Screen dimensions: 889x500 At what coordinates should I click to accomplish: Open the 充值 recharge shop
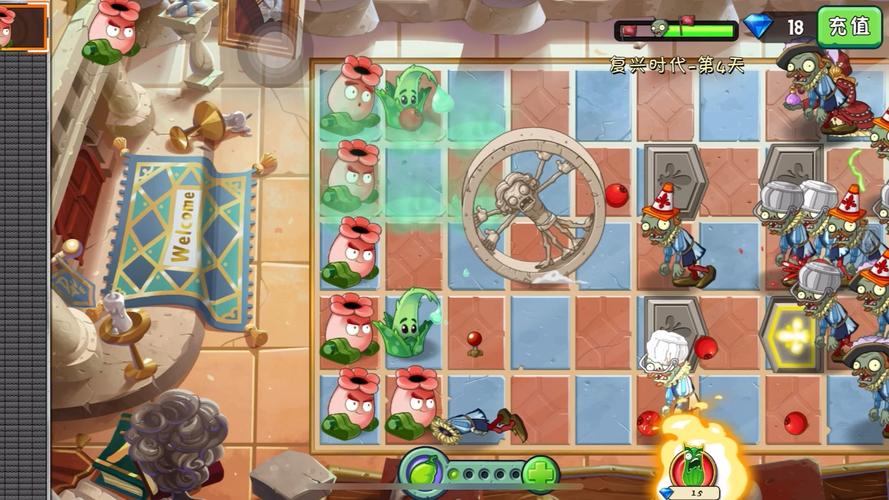tap(849, 26)
